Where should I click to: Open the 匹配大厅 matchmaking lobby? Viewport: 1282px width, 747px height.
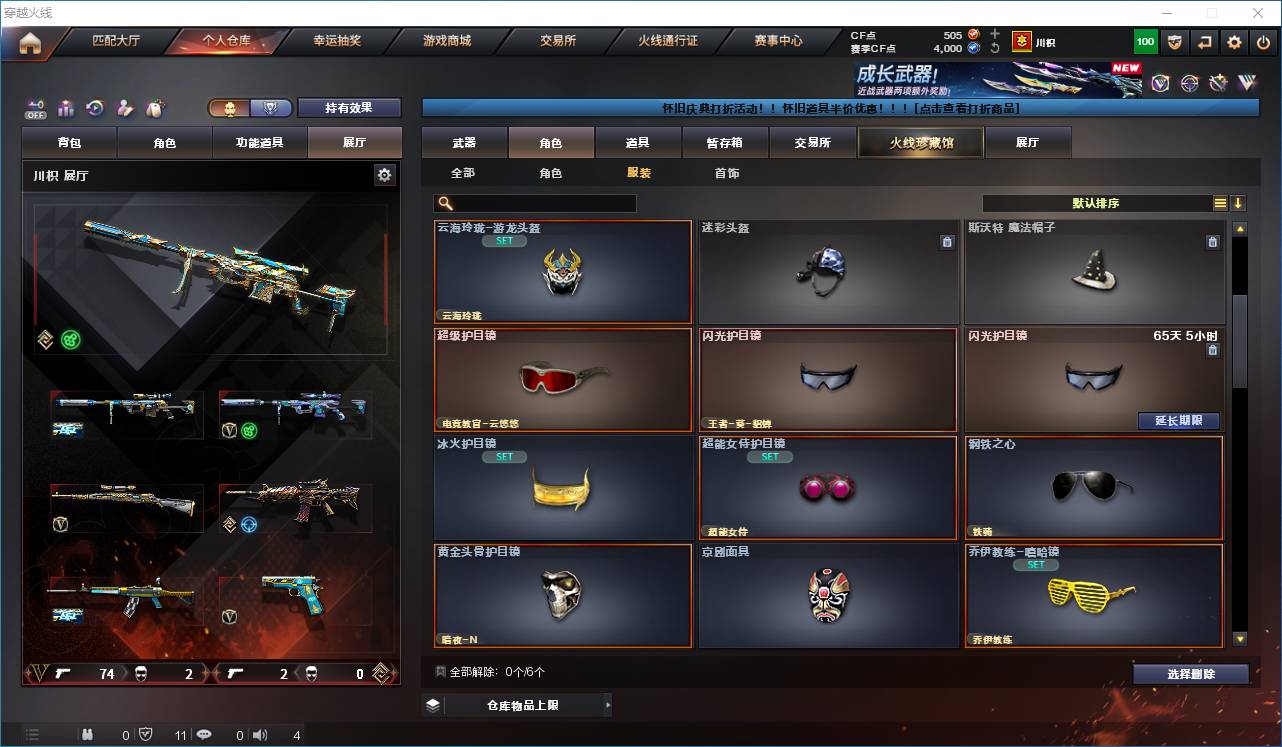[x=116, y=41]
